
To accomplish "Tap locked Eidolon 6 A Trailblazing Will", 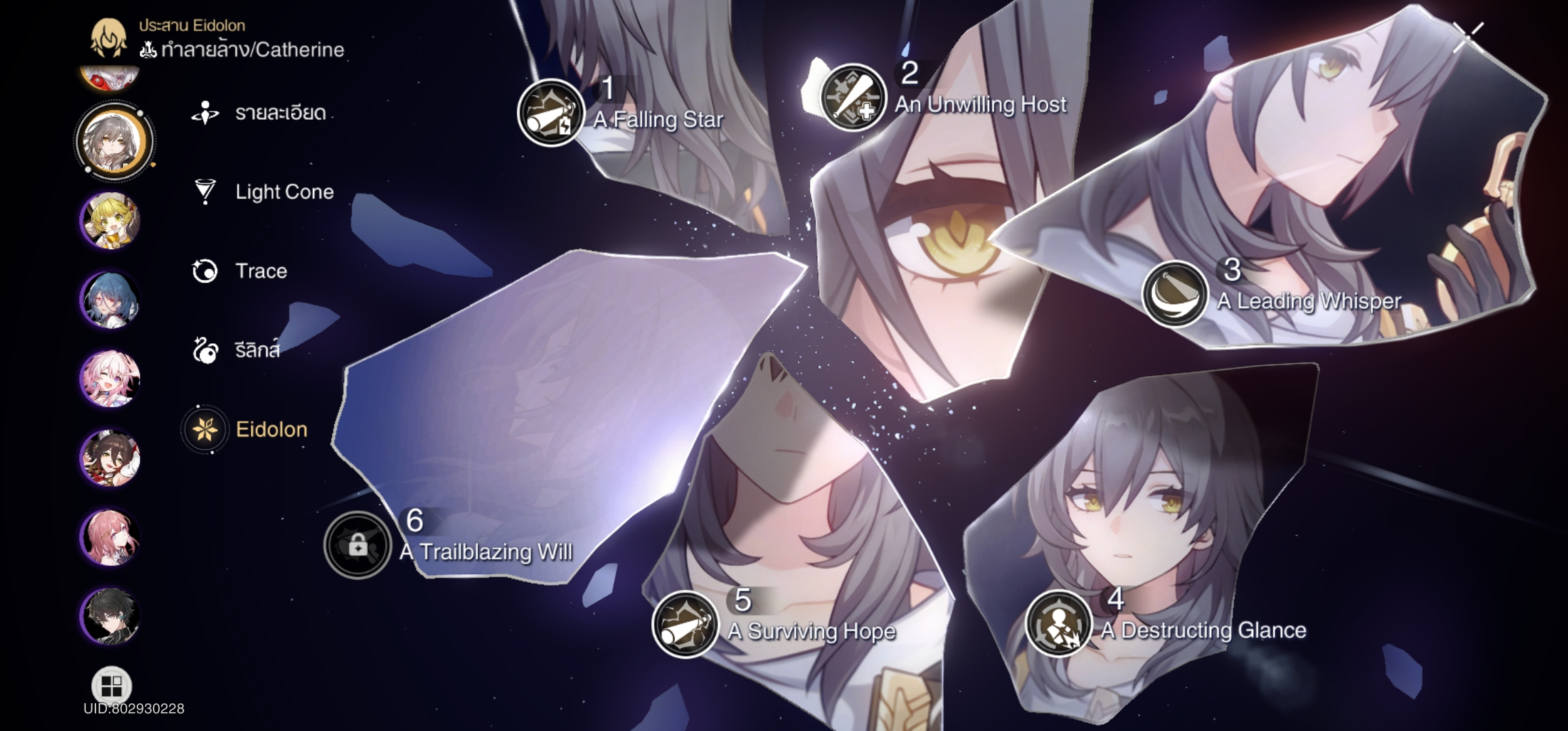I will (x=357, y=545).
